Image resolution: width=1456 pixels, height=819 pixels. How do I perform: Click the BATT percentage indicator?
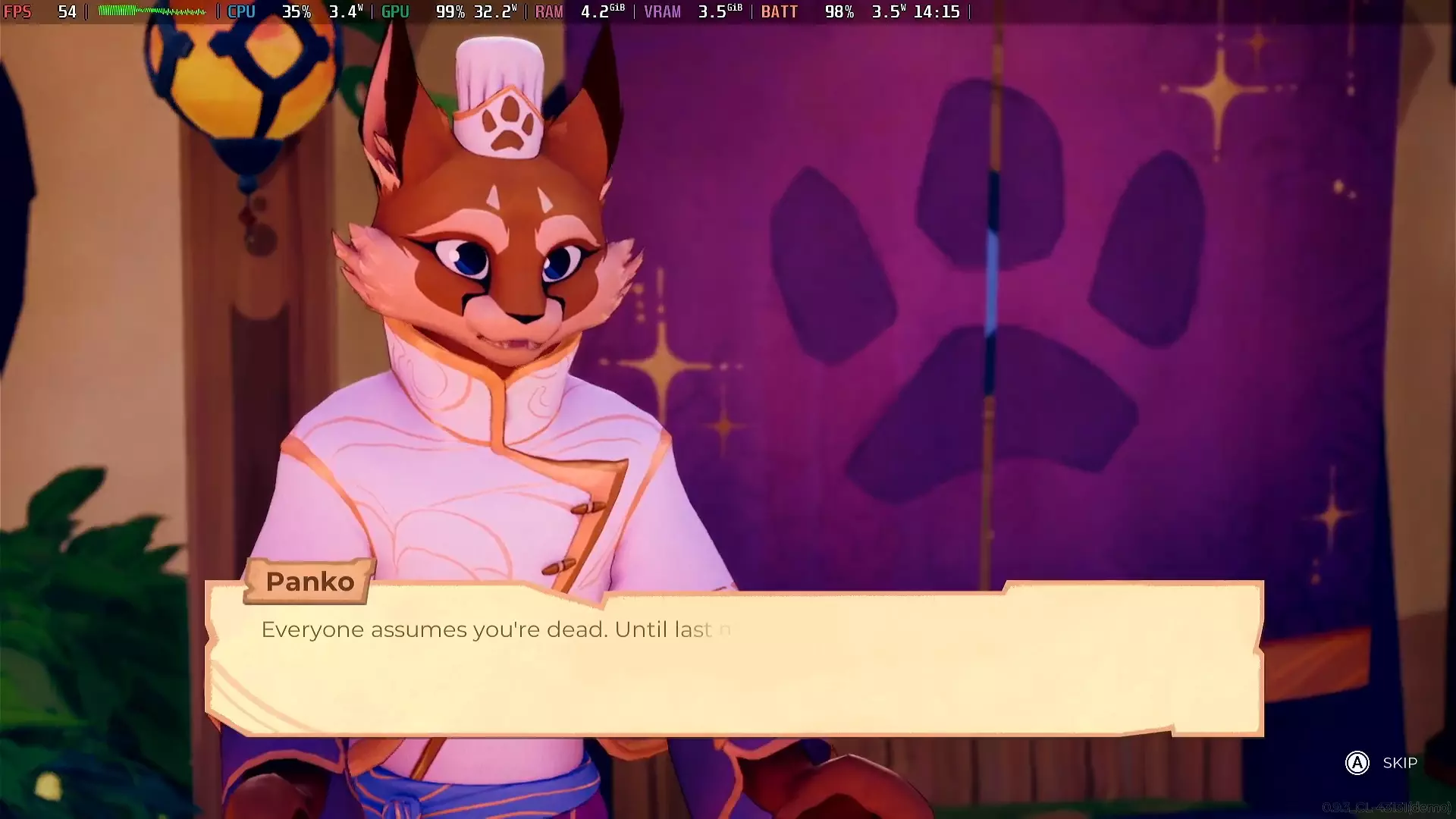tap(838, 11)
